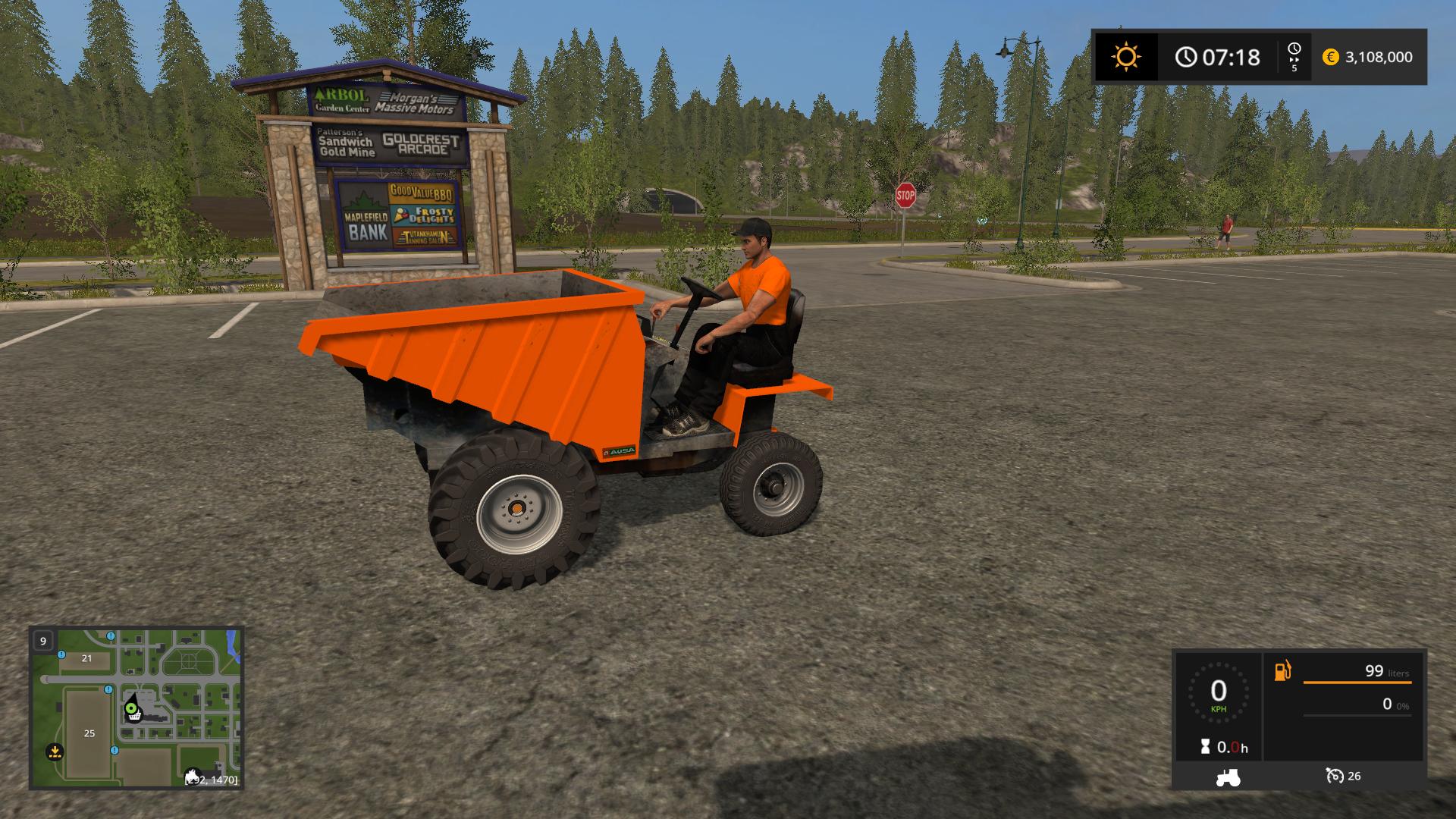
Task: Toggle the cruise control speed icon
Action: (x=1334, y=776)
